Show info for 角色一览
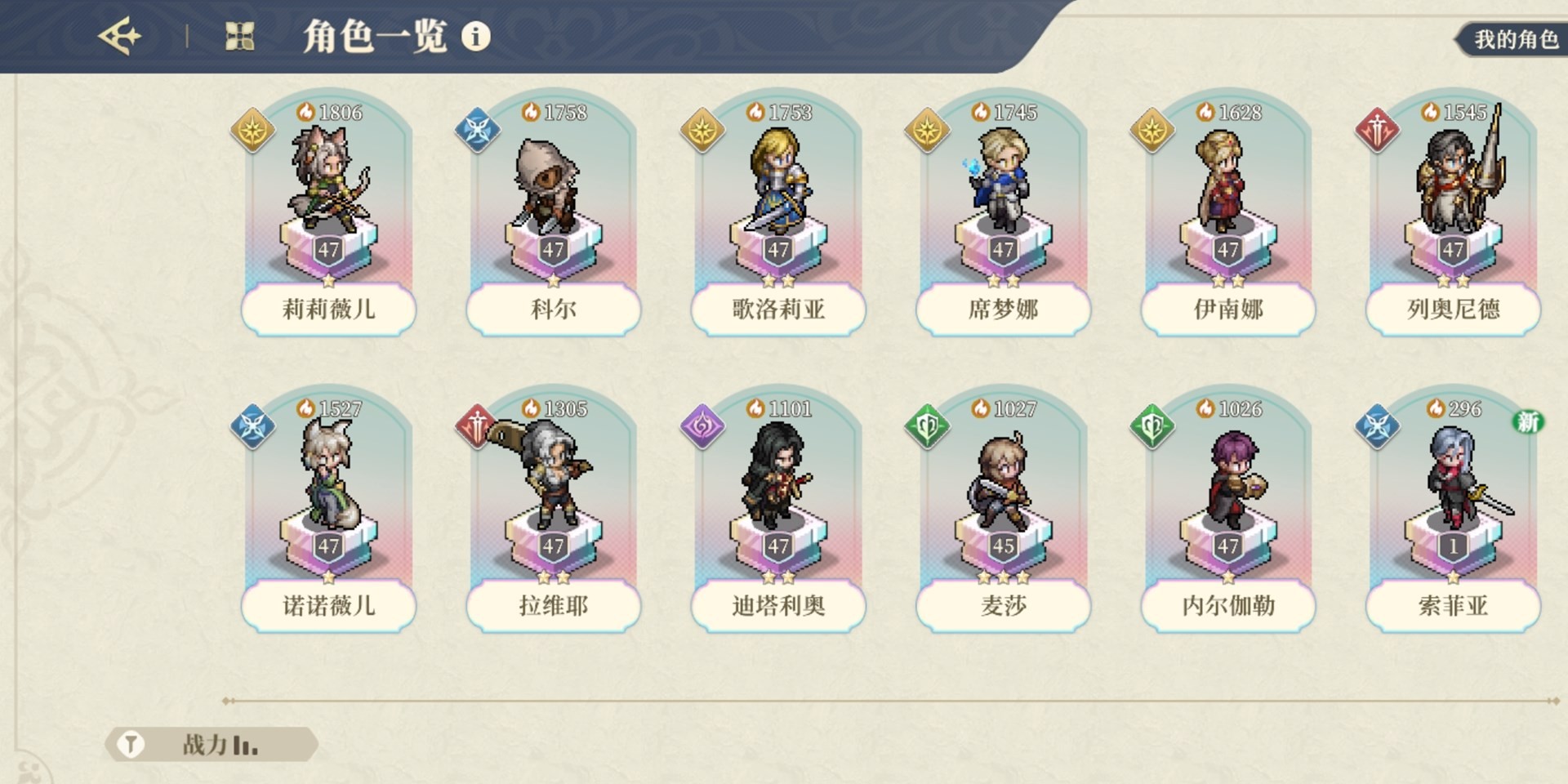Image resolution: width=1568 pixels, height=784 pixels. point(476,37)
